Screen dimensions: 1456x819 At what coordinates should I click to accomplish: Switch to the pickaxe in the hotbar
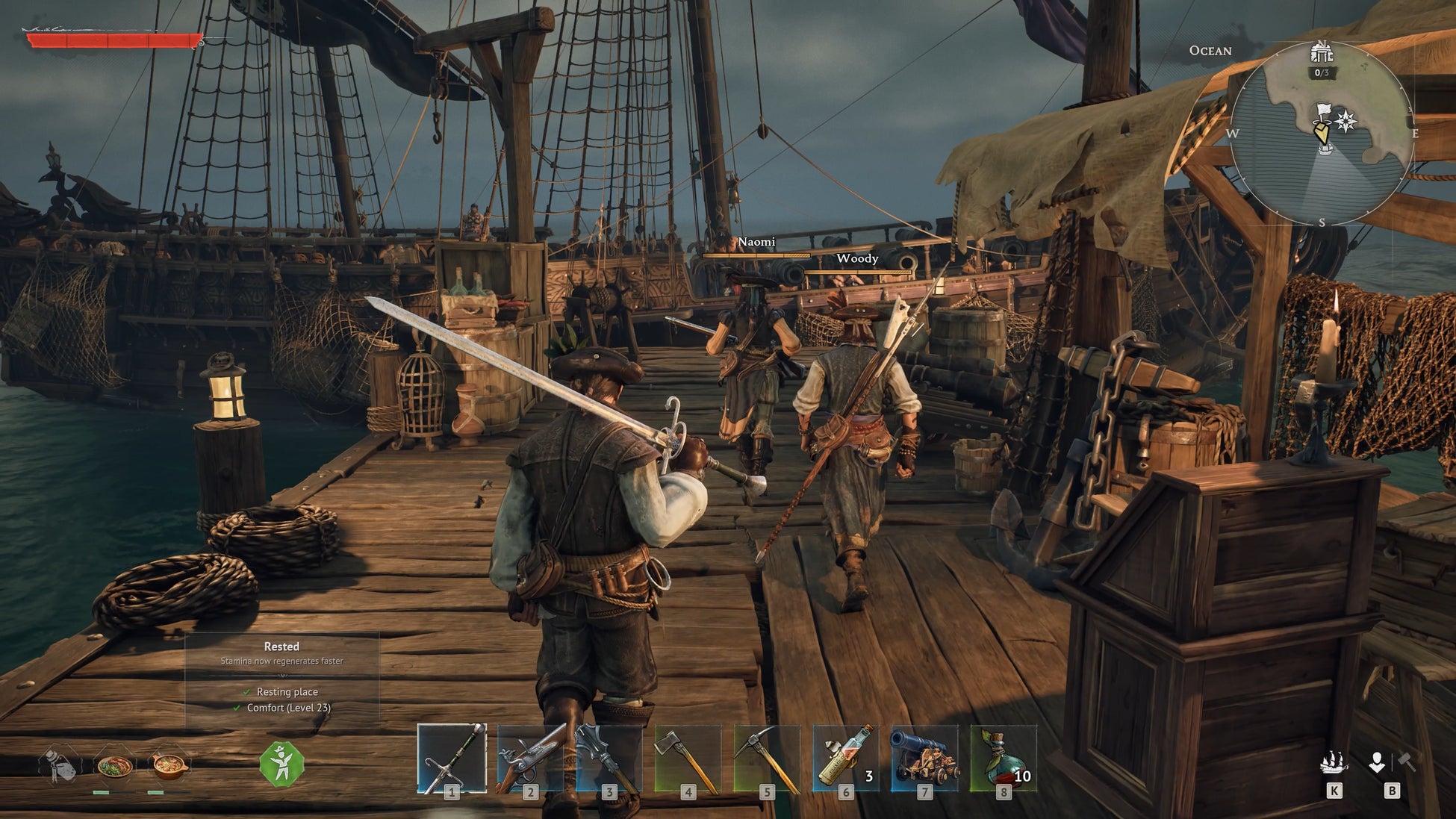coord(767,759)
